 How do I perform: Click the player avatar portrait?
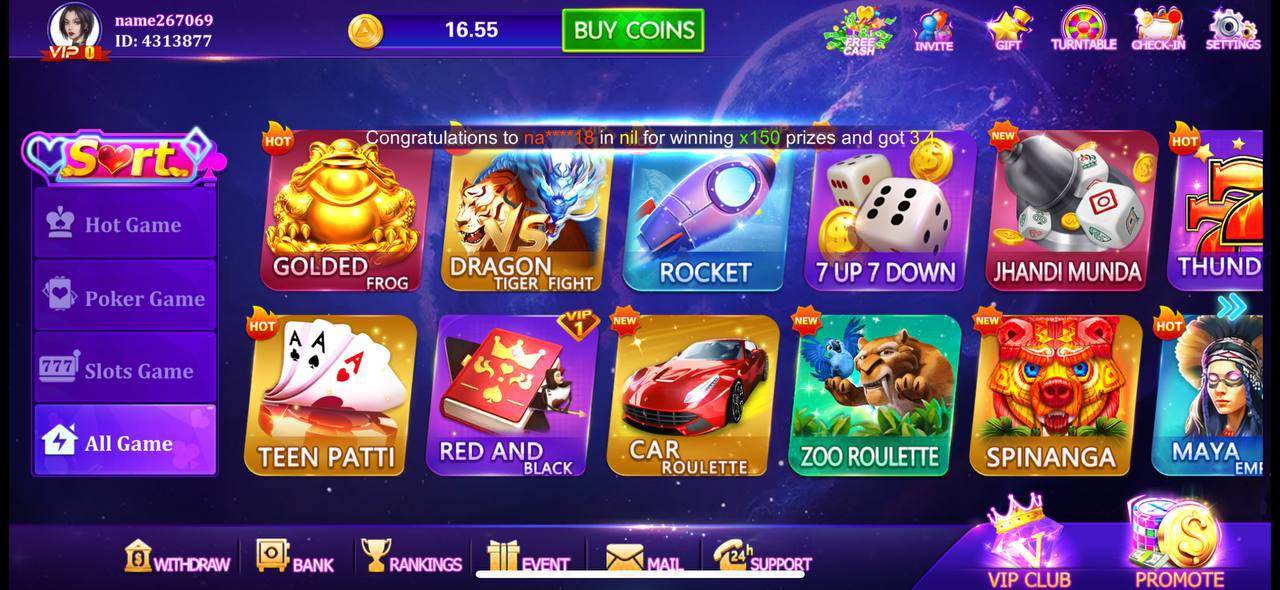coord(74,29)
